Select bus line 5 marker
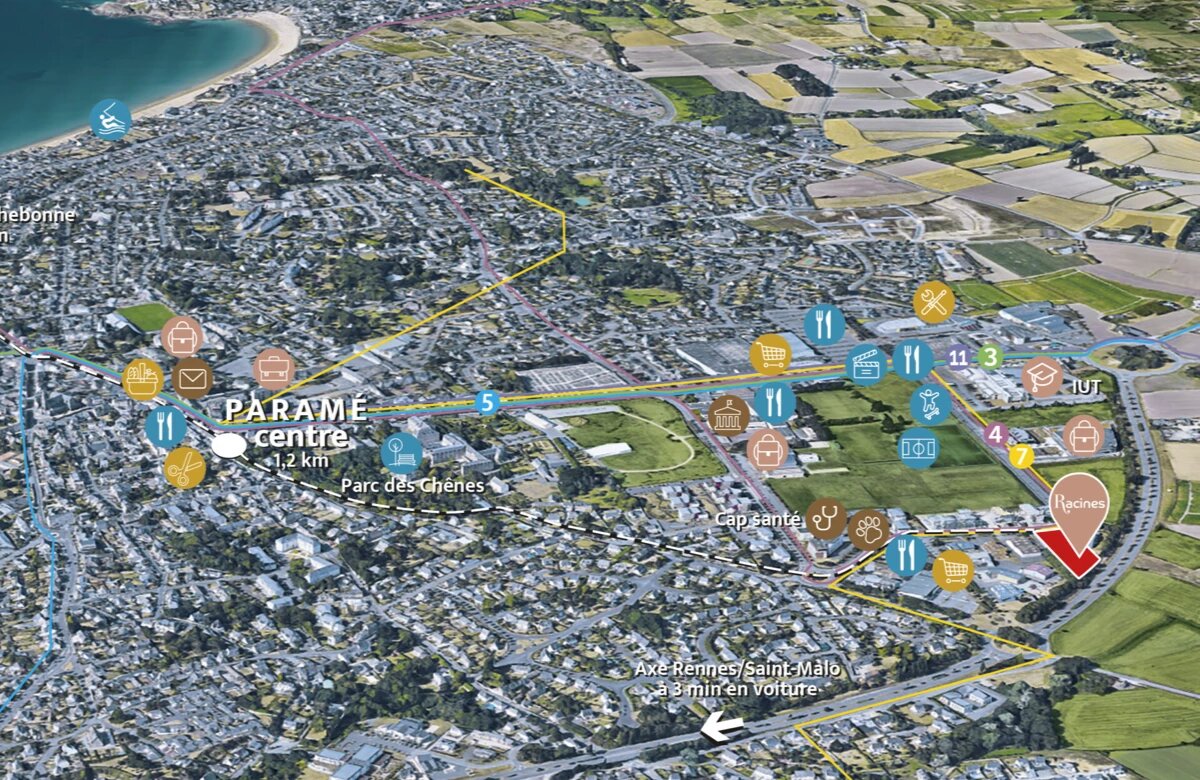The image size is (1200, 780). point(487,403)
